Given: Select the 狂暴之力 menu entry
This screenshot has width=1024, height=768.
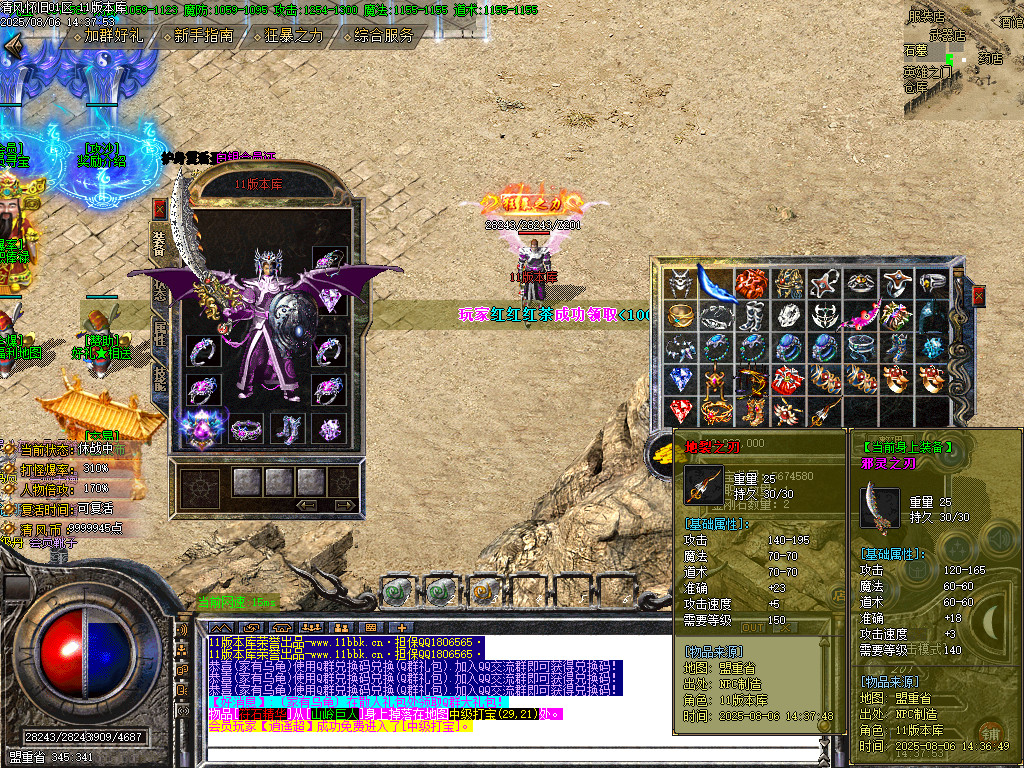Looking at the screenshot, I should pyautogui.click(x=292, y=36).
